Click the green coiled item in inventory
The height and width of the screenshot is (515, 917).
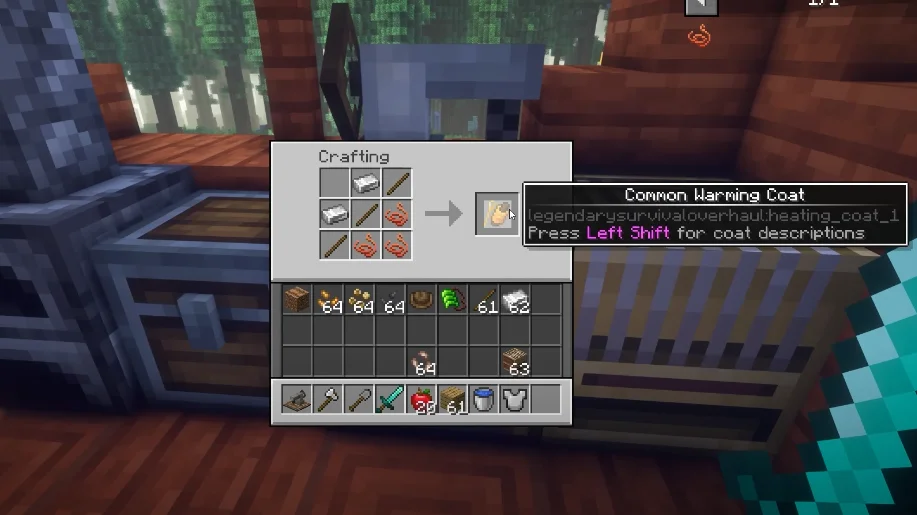tap(452, 299)
